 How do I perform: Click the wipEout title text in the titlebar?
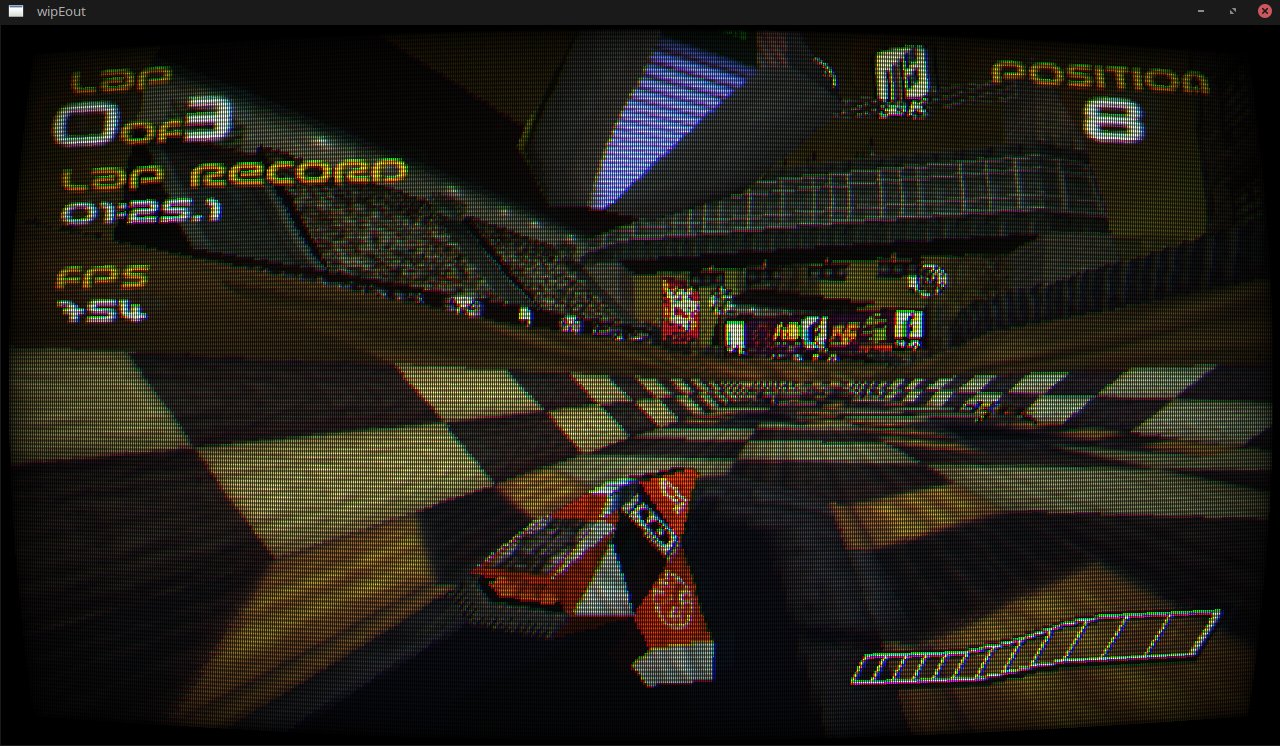point(62,11)
